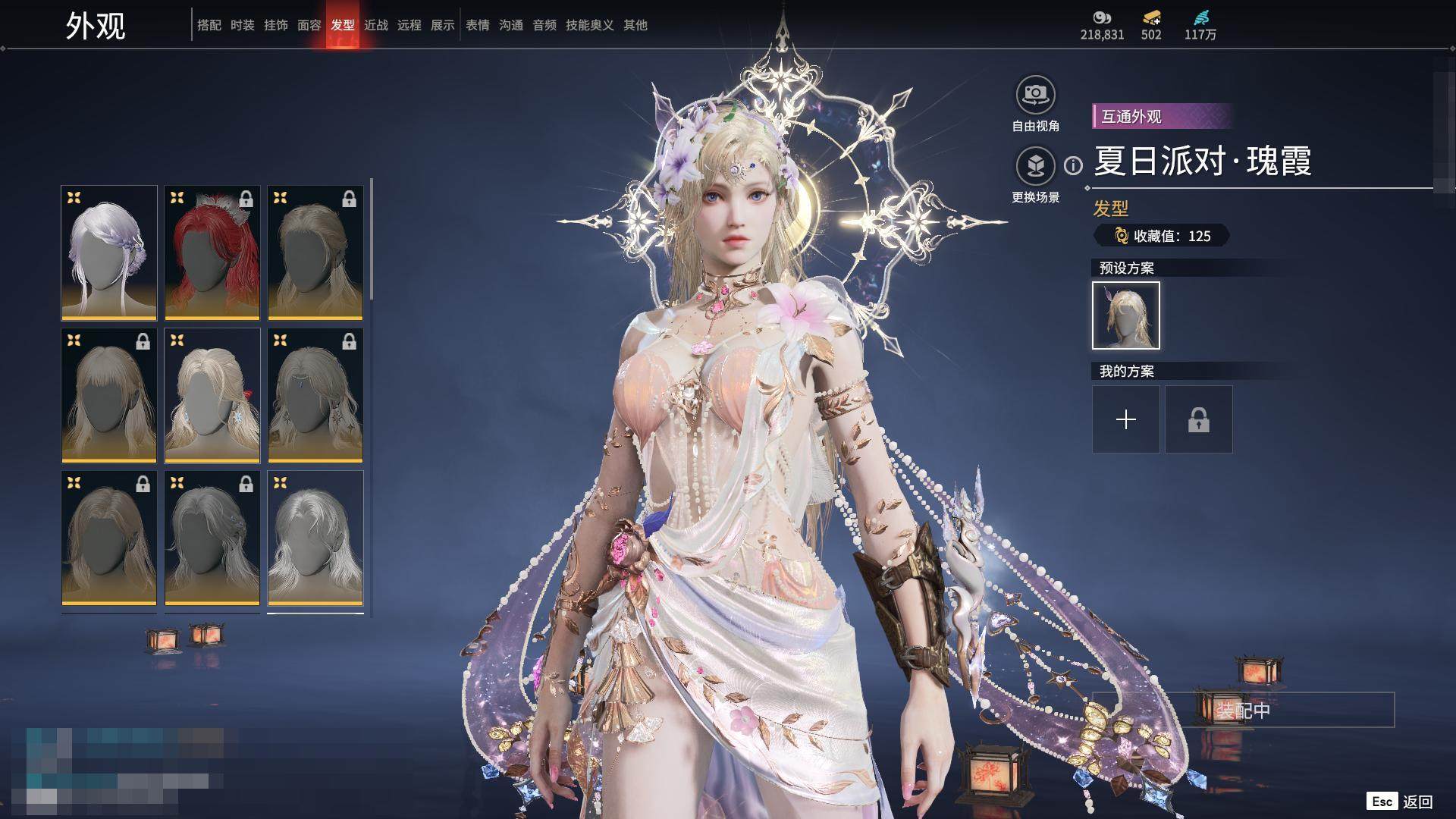Switch to the 远程 ranged tab
The image size is (1456, 819).
click(409, 25)
